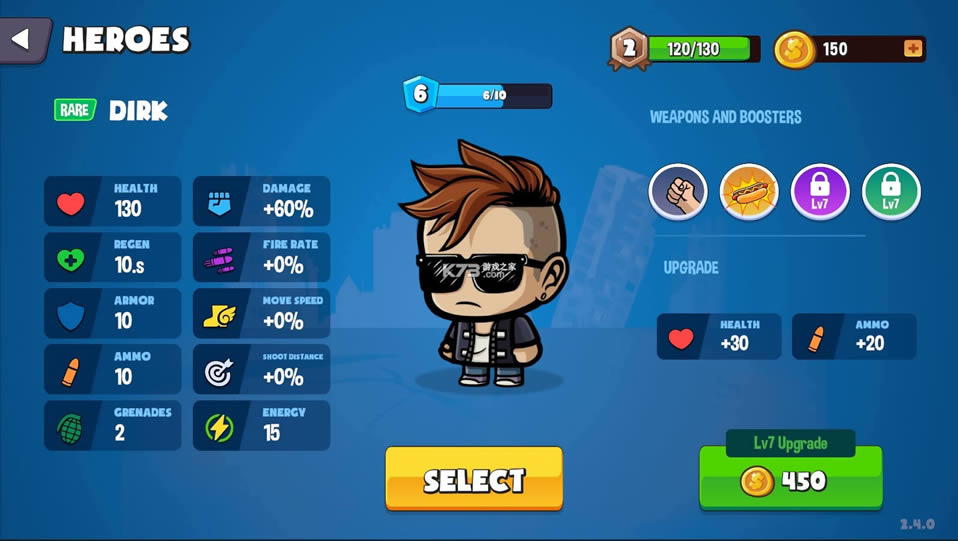Tap the green locked Lv7 slot
The width and height of the screenshot is (958, 541).
pos(891,192)
